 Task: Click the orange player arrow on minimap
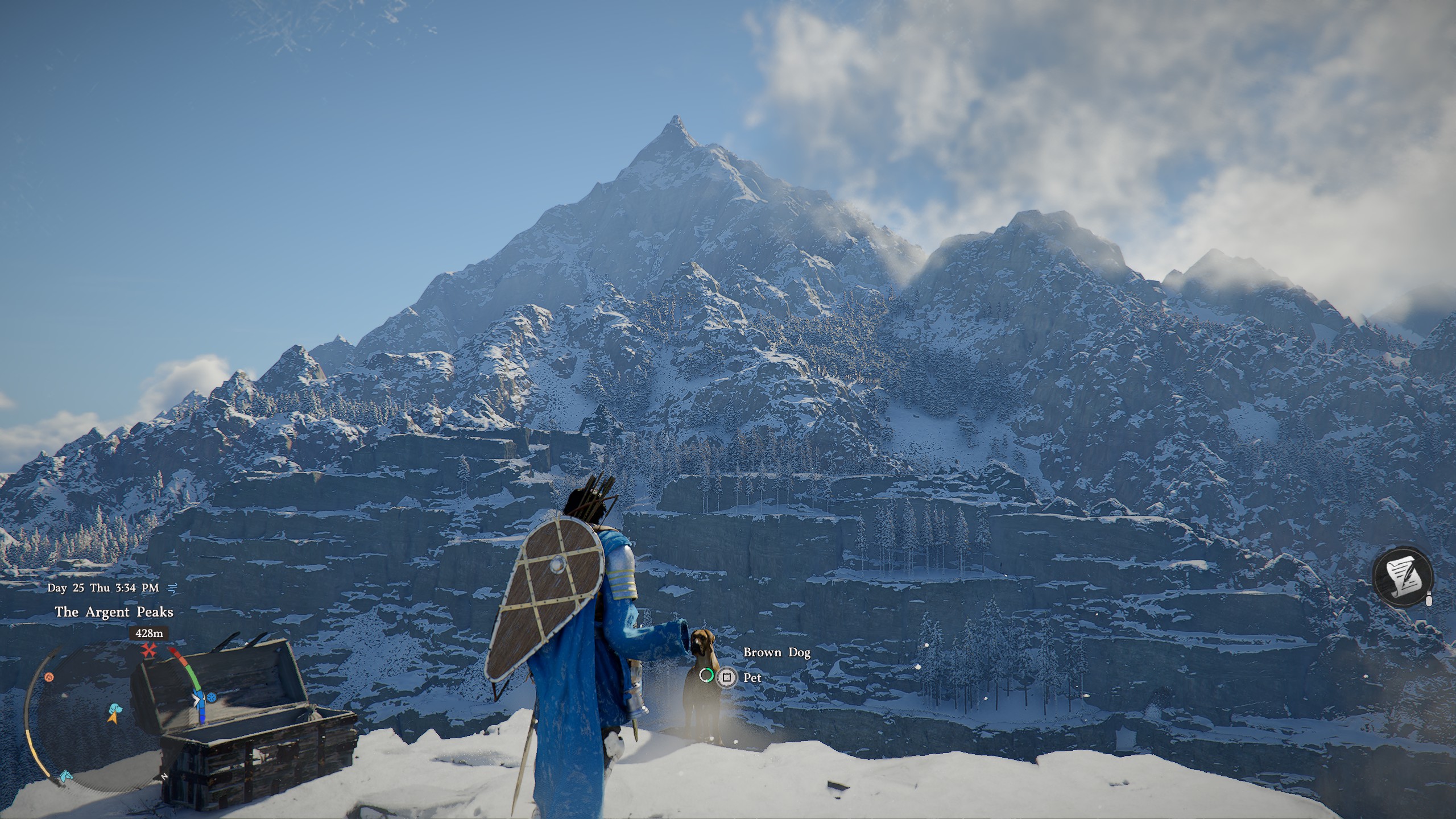coord(113,719)
